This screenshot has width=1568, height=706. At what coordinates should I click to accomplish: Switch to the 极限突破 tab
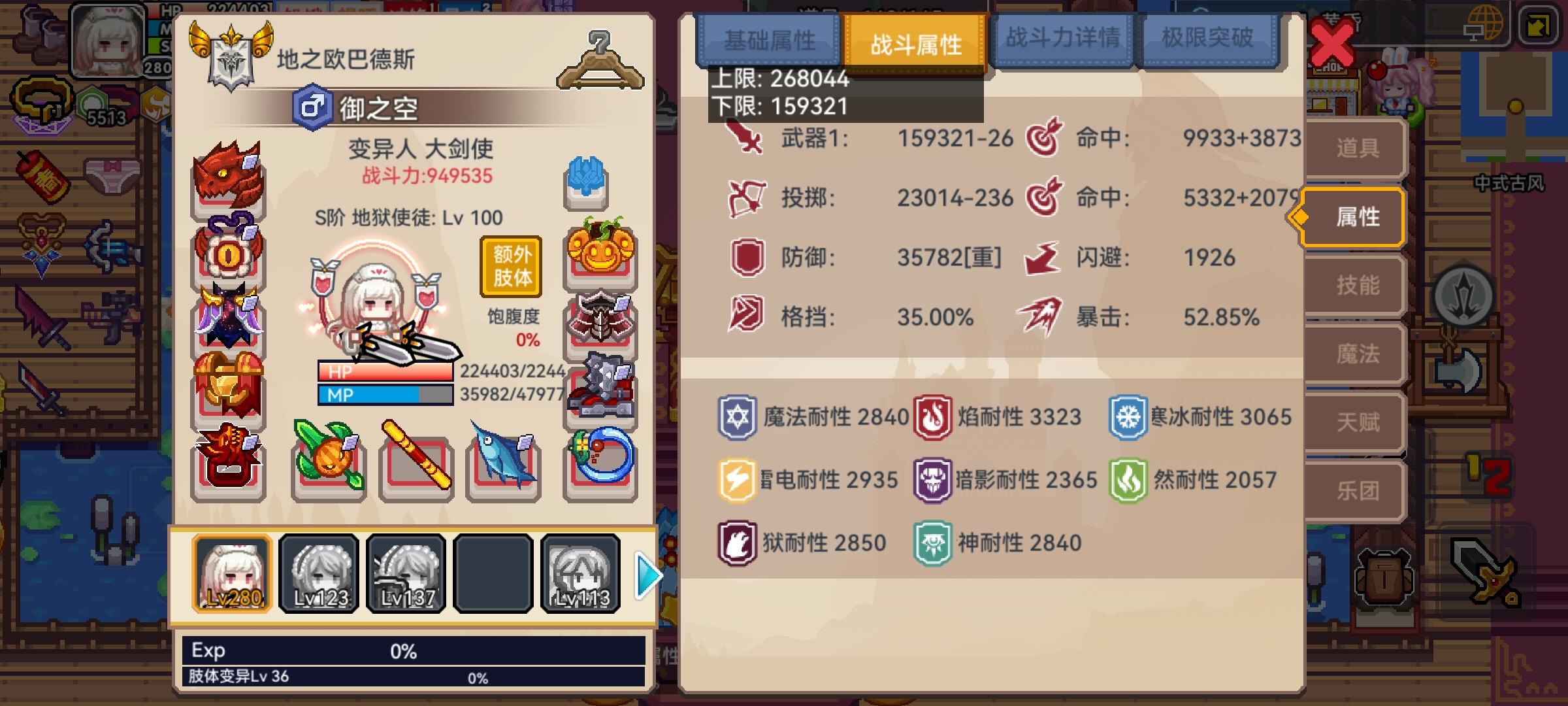click(1205, 41)
